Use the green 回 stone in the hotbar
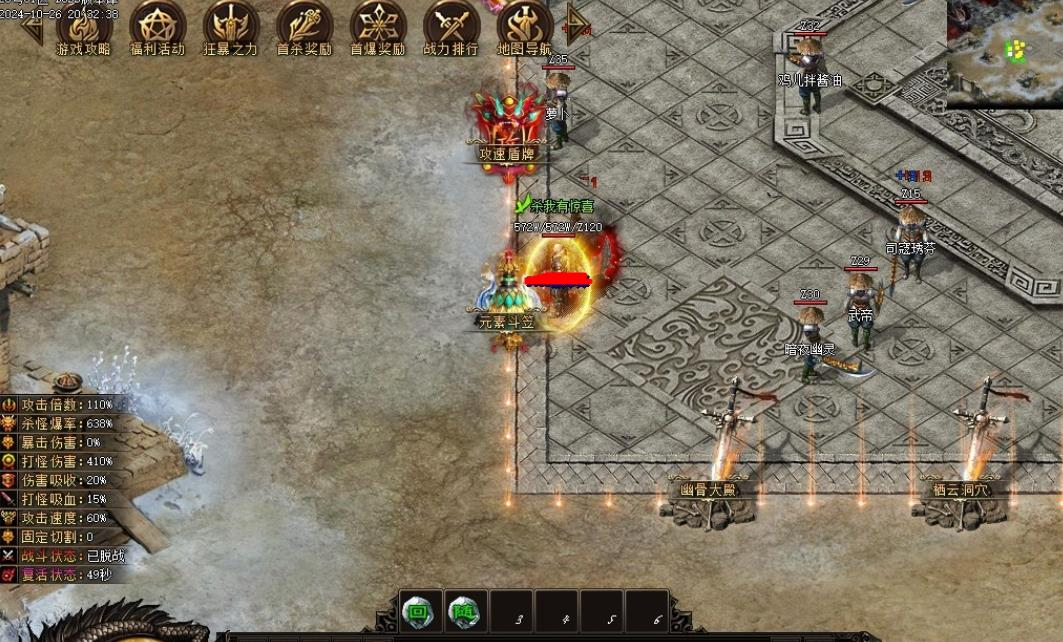The width and height of the screenshot is (1063, 642). (x=421, y=611)
